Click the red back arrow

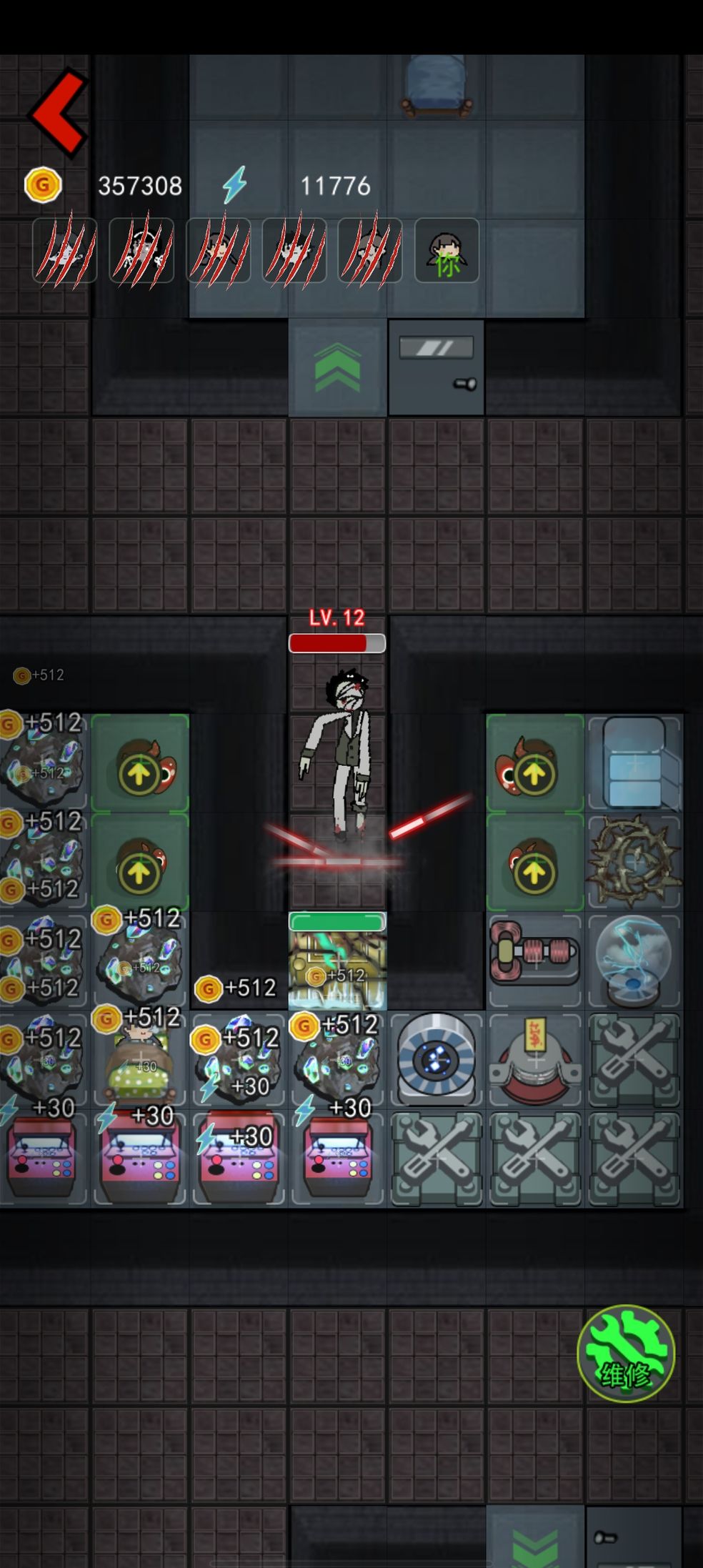(59, 111)
